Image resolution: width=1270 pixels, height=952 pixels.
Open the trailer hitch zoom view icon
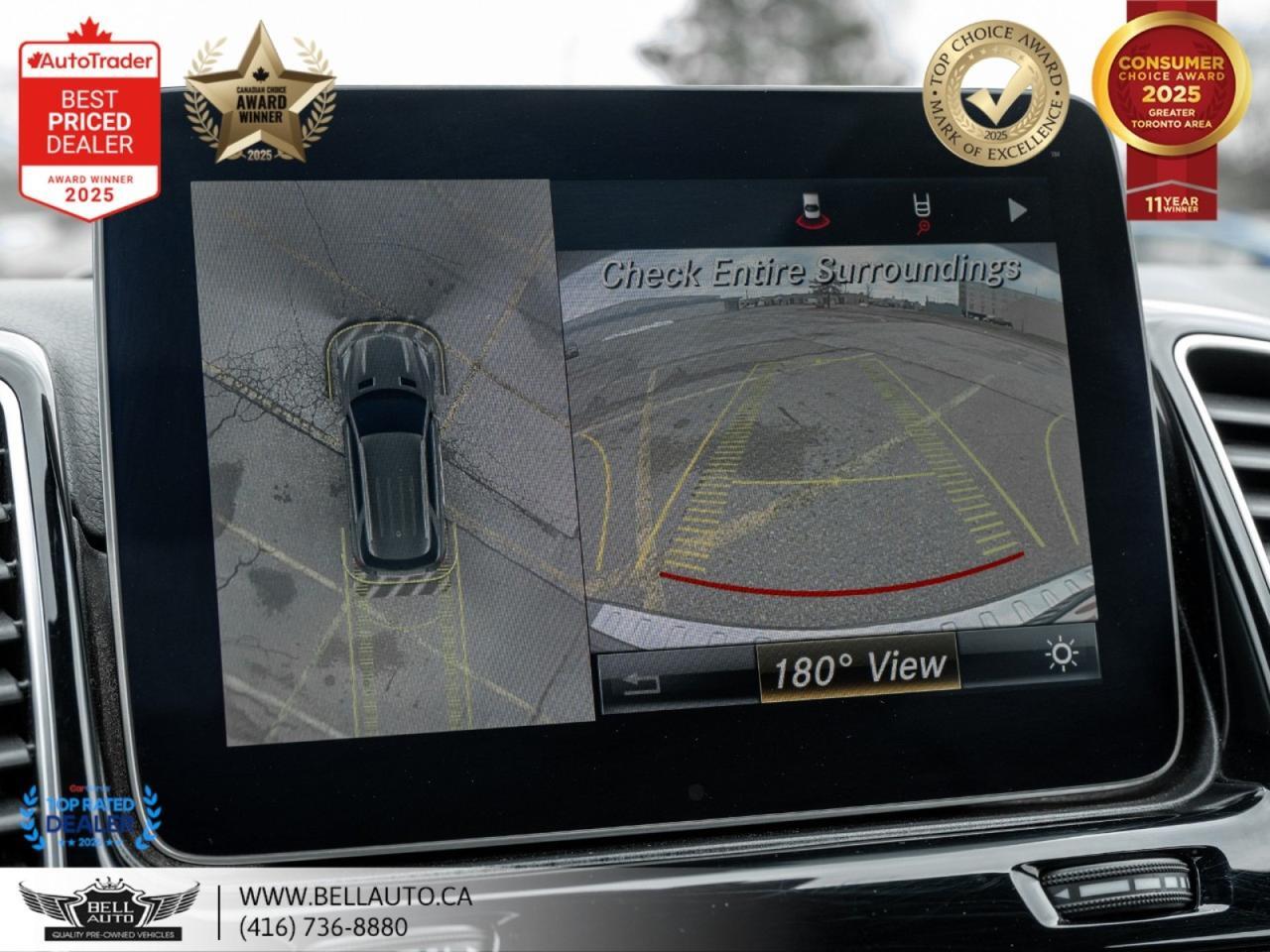coord(924,203)
